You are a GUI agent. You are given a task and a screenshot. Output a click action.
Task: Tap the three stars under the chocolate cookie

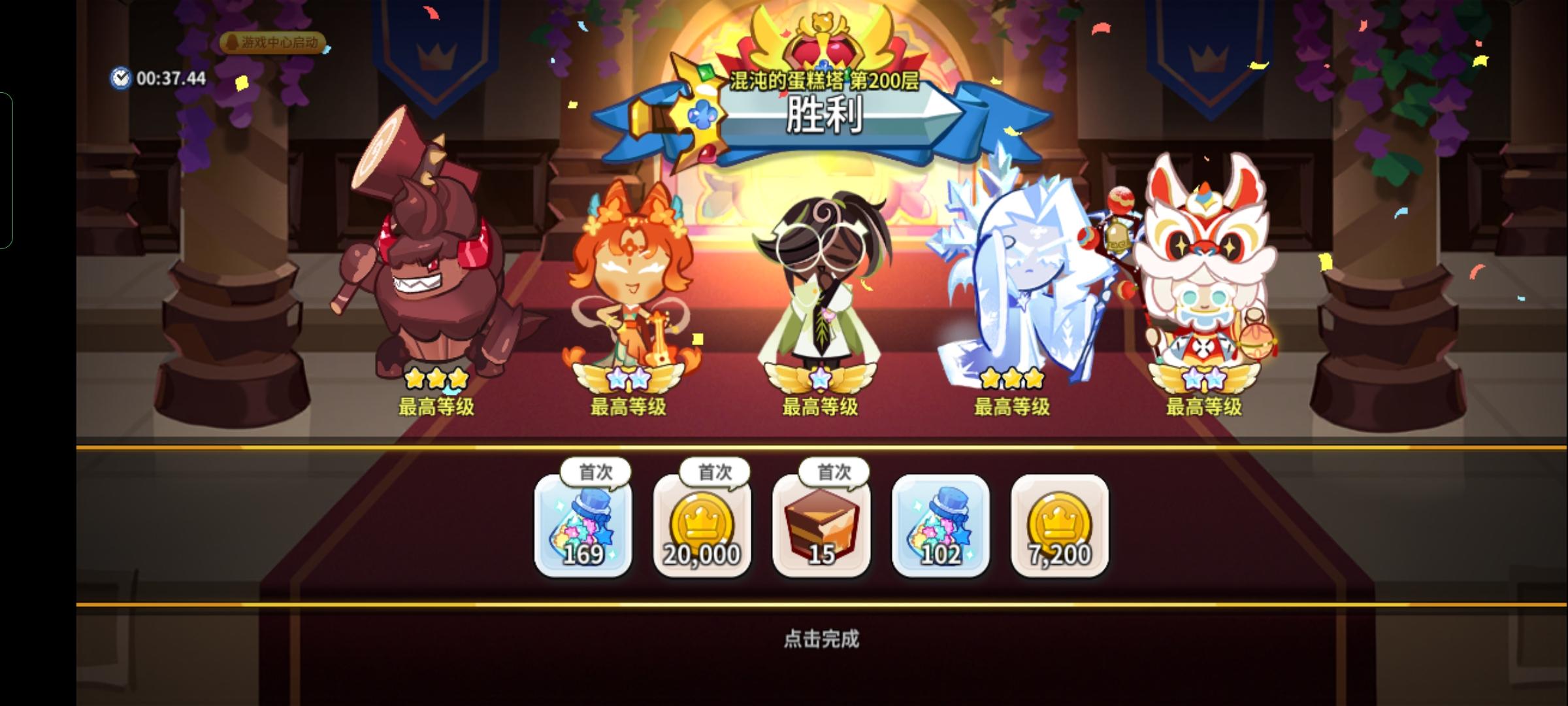click(x=436, y=378)
